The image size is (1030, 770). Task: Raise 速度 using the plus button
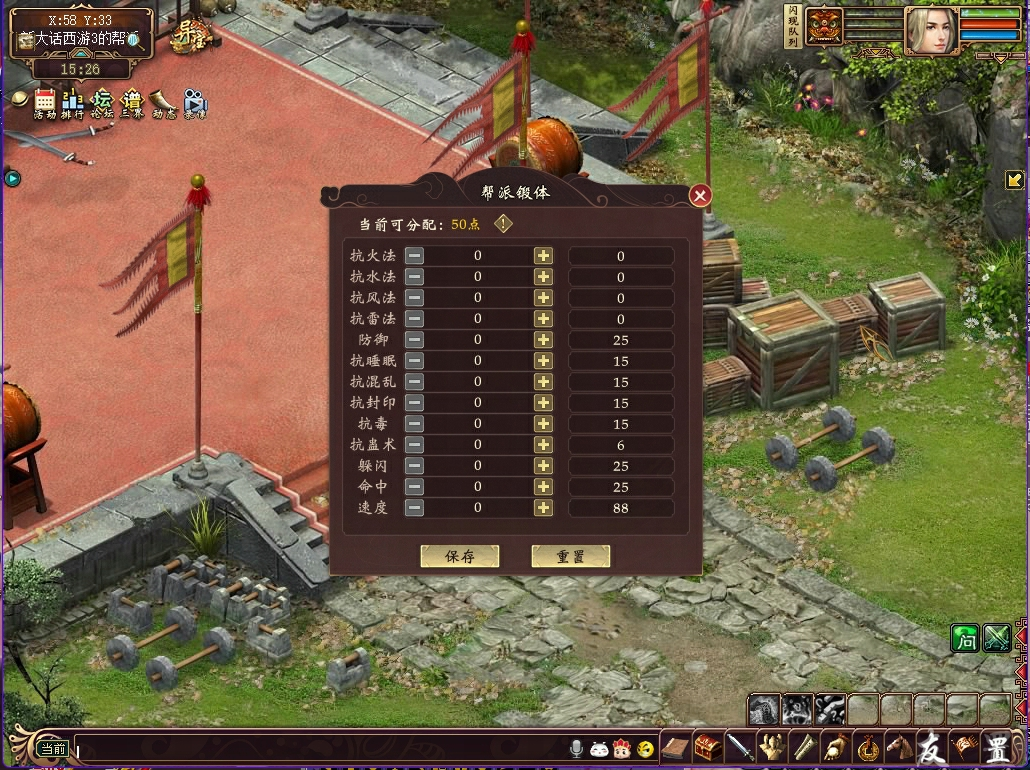pyautogui.click(x=543, y=508)
